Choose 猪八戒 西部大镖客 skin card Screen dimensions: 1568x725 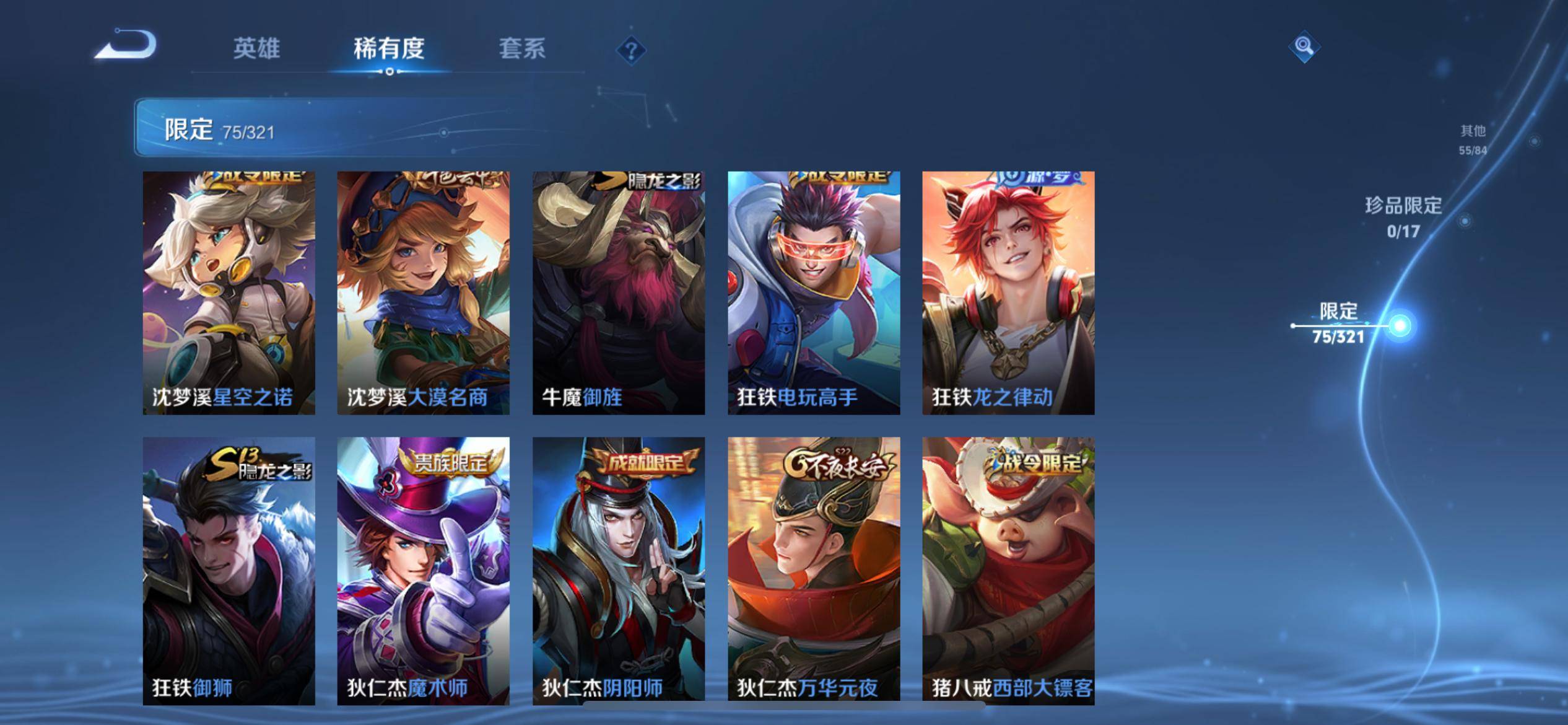[1008, 570]
